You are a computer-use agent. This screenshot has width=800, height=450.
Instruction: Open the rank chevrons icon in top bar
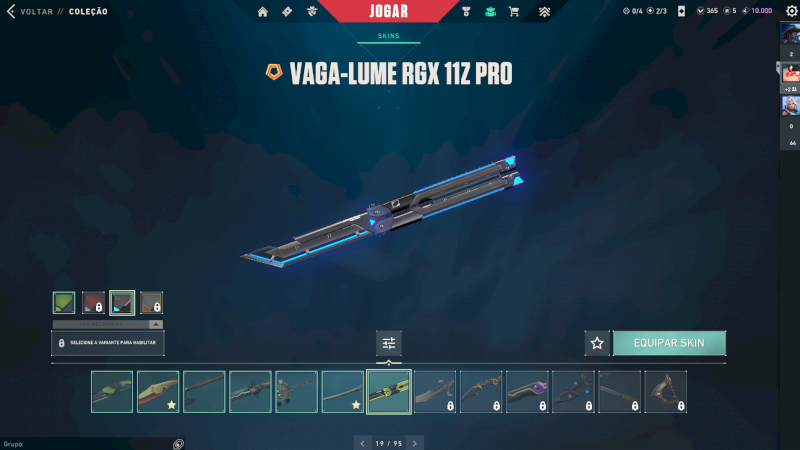545,12
